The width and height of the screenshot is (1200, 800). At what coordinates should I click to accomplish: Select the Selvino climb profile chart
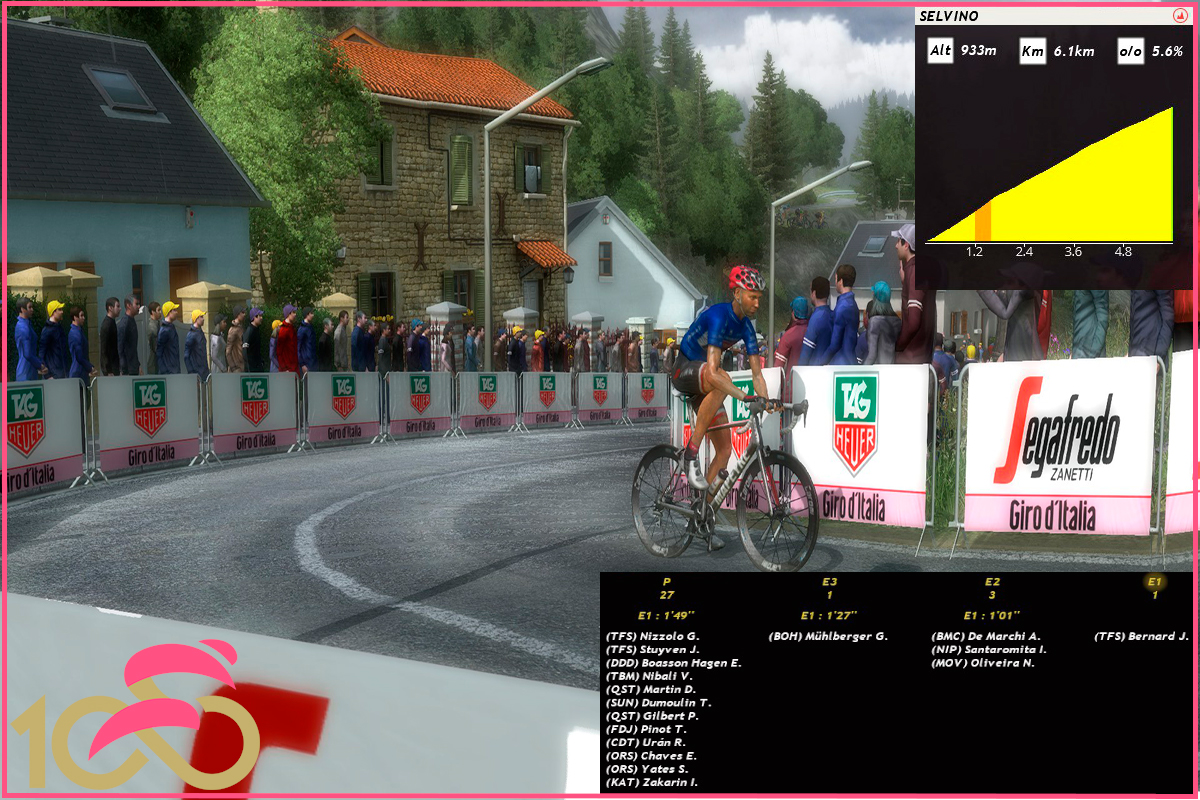pyautogui.click(x=1049, y=178)
